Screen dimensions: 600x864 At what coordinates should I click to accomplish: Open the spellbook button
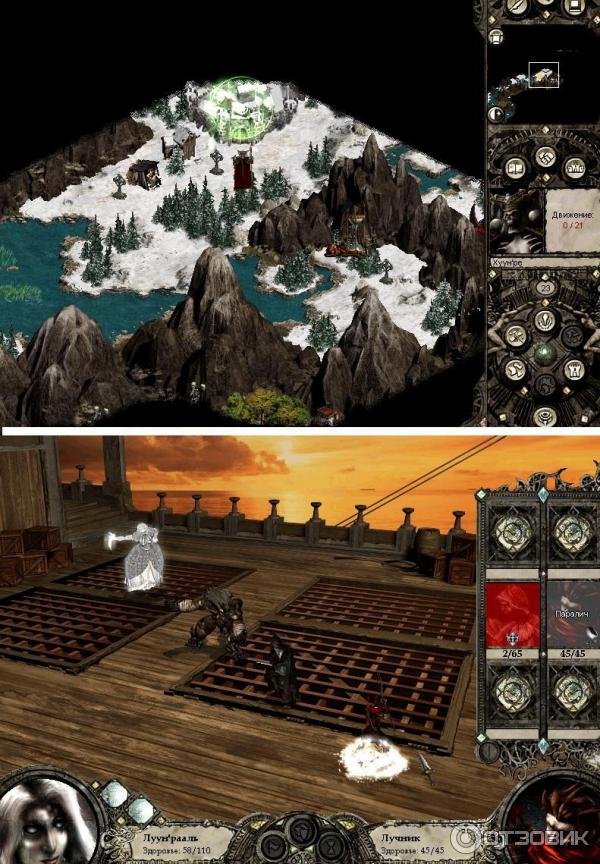(x=517, y=168)
